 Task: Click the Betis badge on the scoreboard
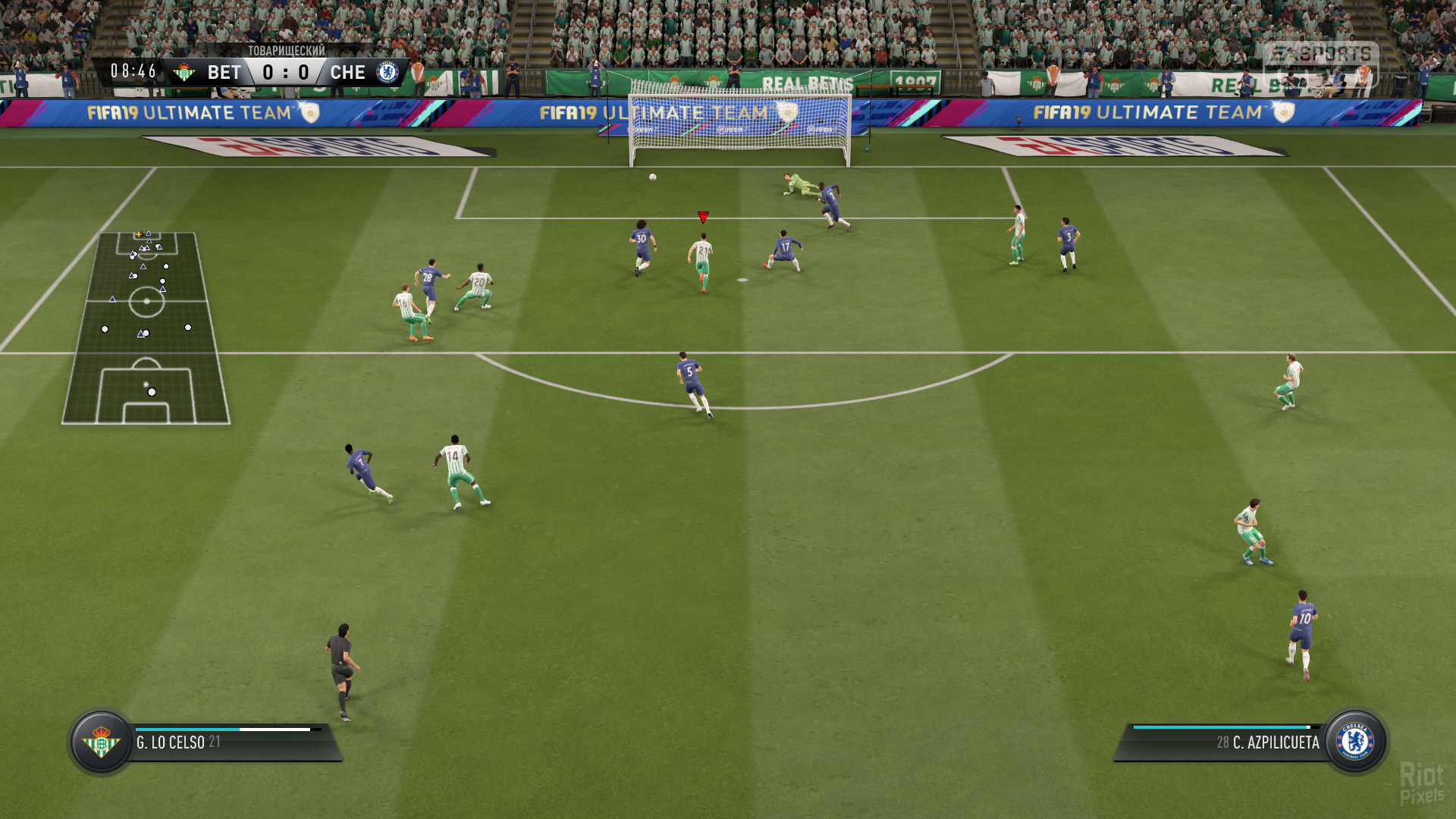click(184, 73)
